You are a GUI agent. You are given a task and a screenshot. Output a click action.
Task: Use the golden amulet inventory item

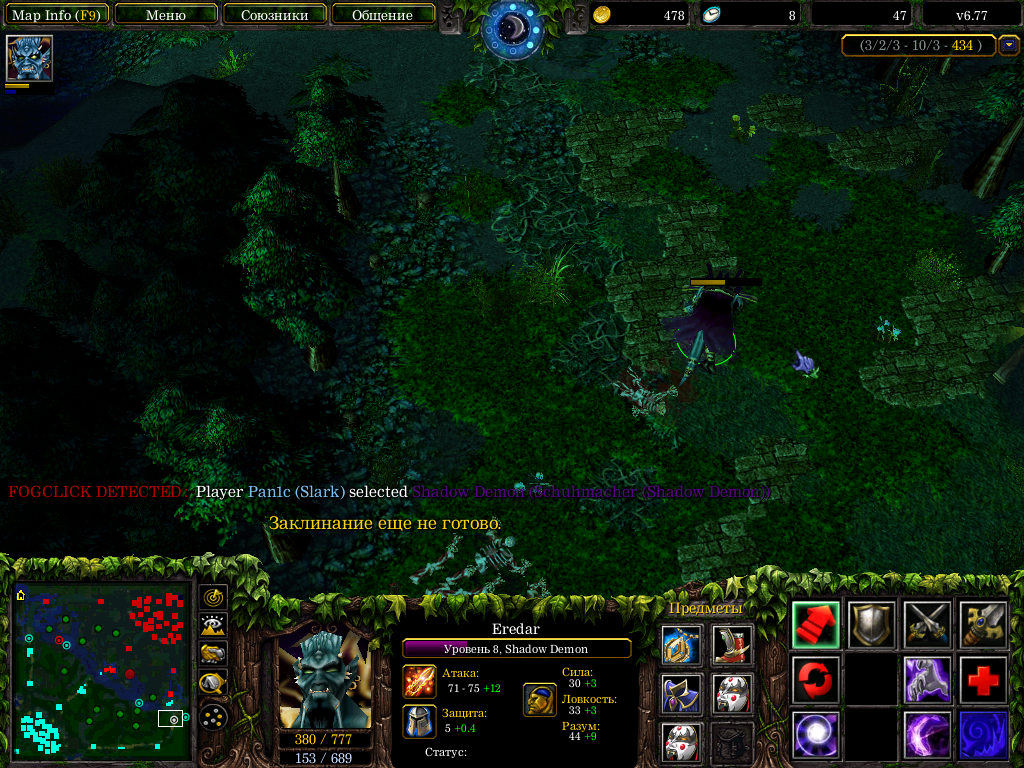tap(680, 645)
